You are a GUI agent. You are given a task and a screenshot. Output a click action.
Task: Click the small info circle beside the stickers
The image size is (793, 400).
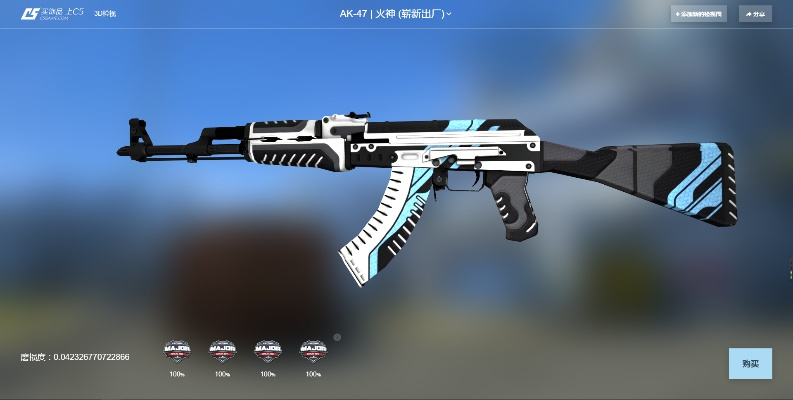click(x=337, y=337)
